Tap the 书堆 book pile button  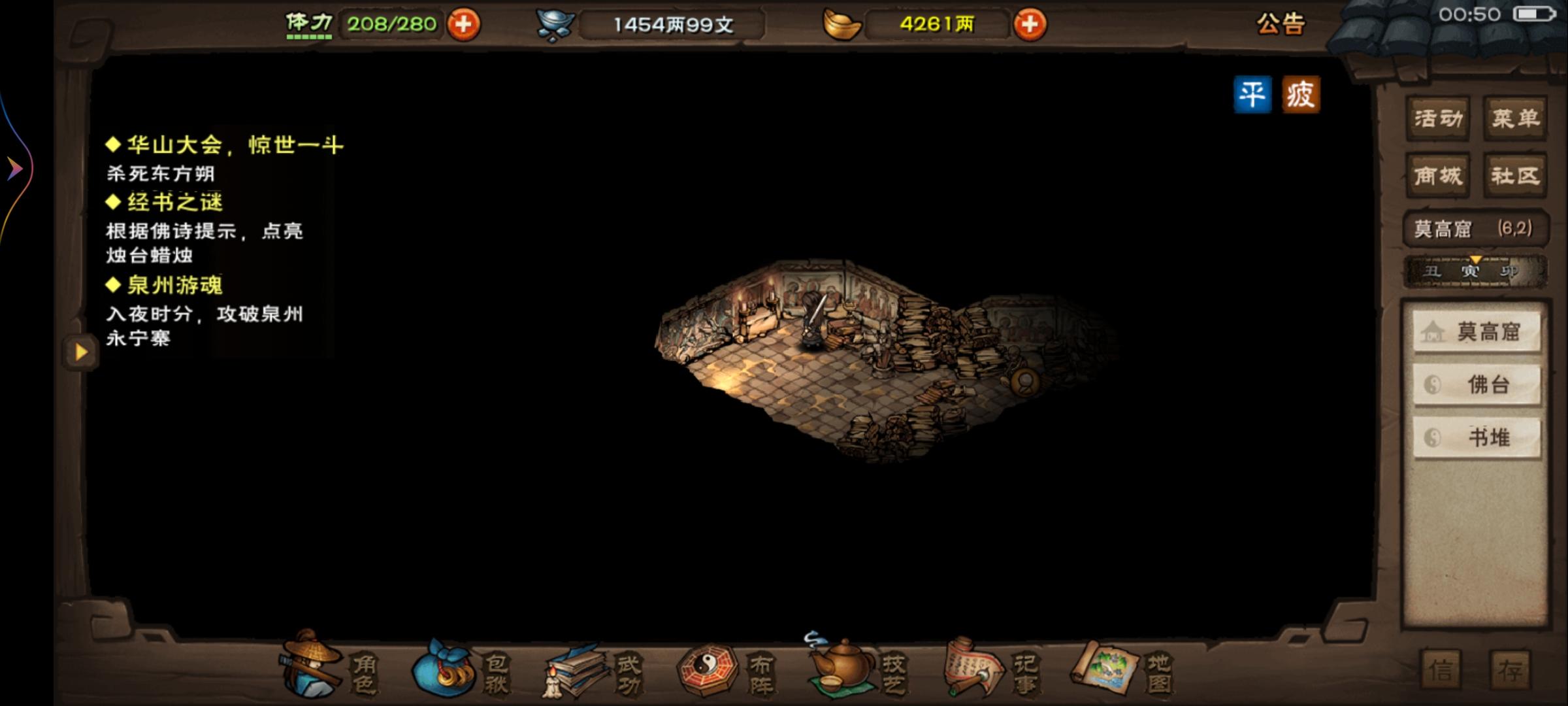1477,437
